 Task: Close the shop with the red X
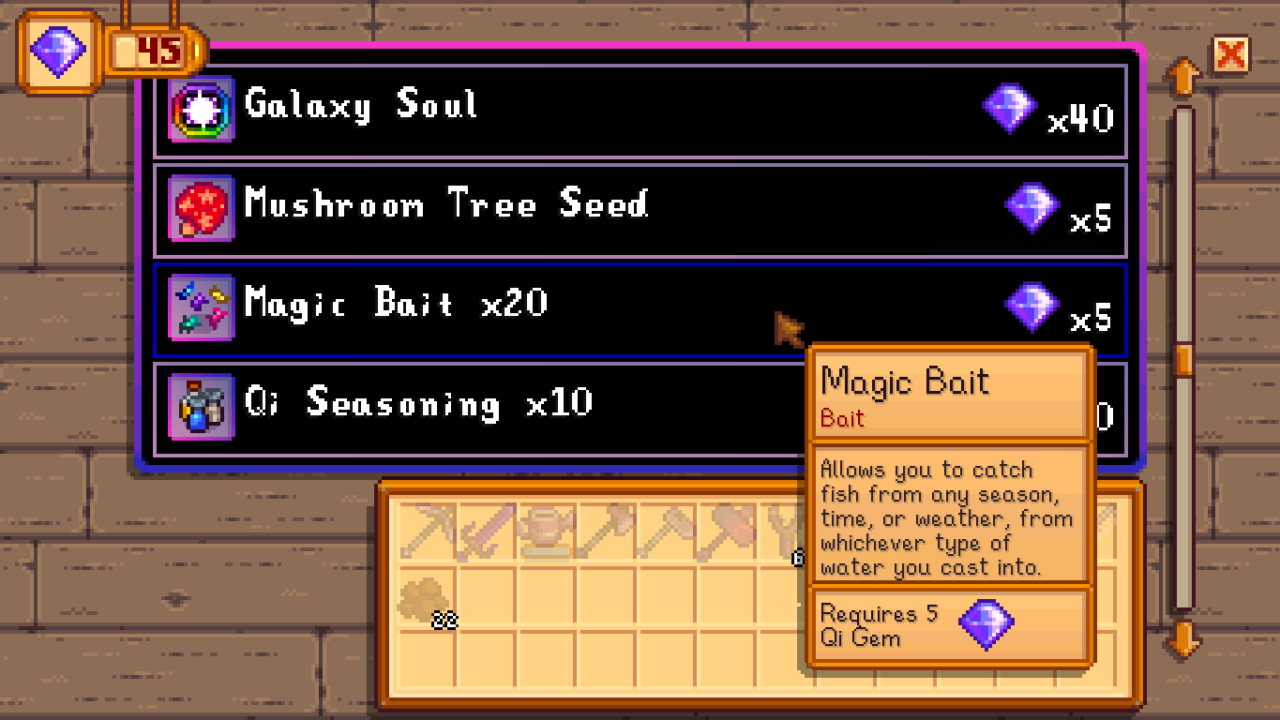1231,55
